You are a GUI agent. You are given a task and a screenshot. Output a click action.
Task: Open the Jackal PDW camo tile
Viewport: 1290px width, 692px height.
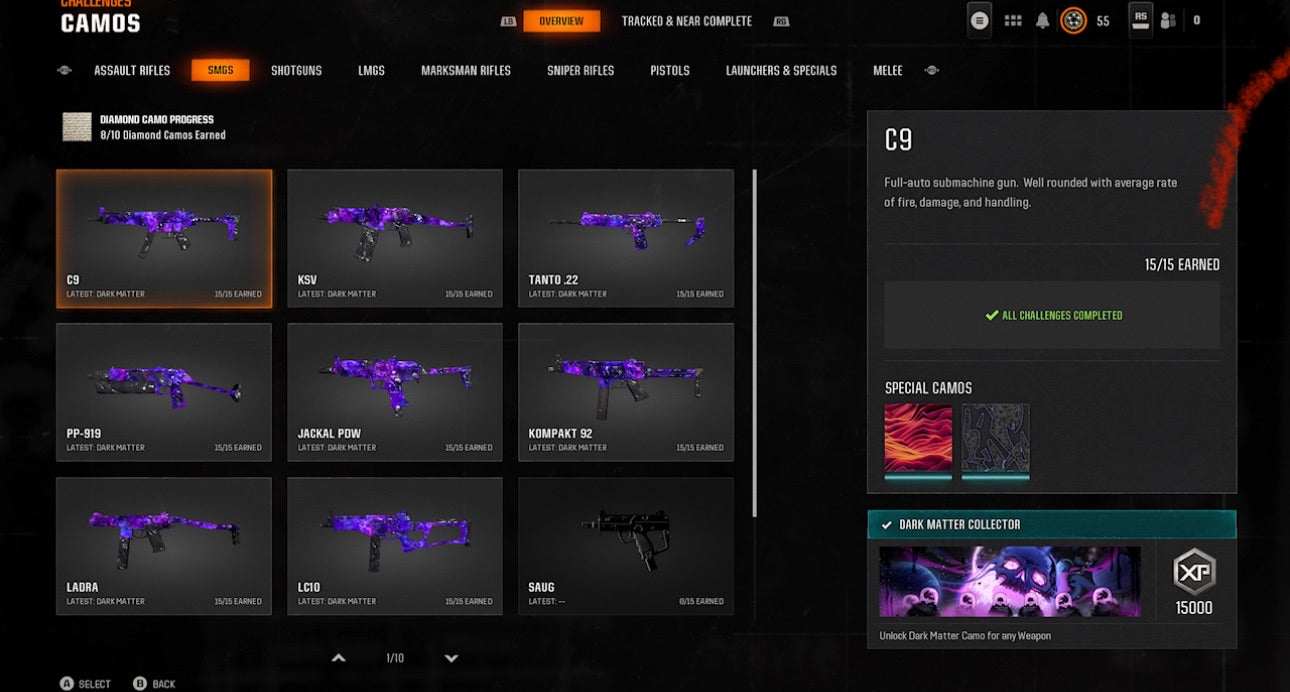click(x=394, y=392)
